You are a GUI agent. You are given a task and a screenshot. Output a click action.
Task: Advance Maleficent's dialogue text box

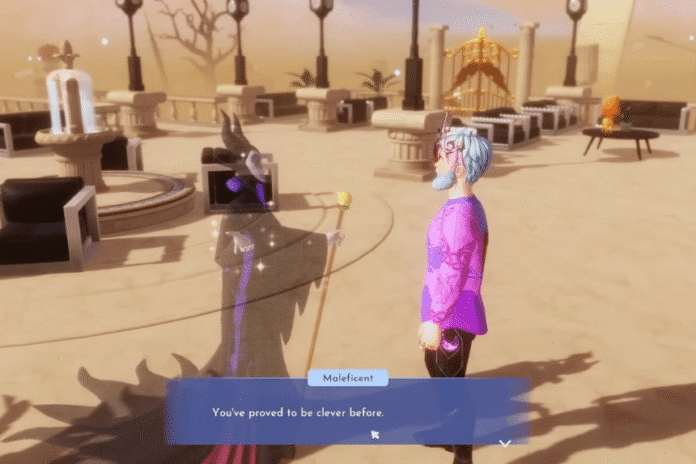[347, 411]
